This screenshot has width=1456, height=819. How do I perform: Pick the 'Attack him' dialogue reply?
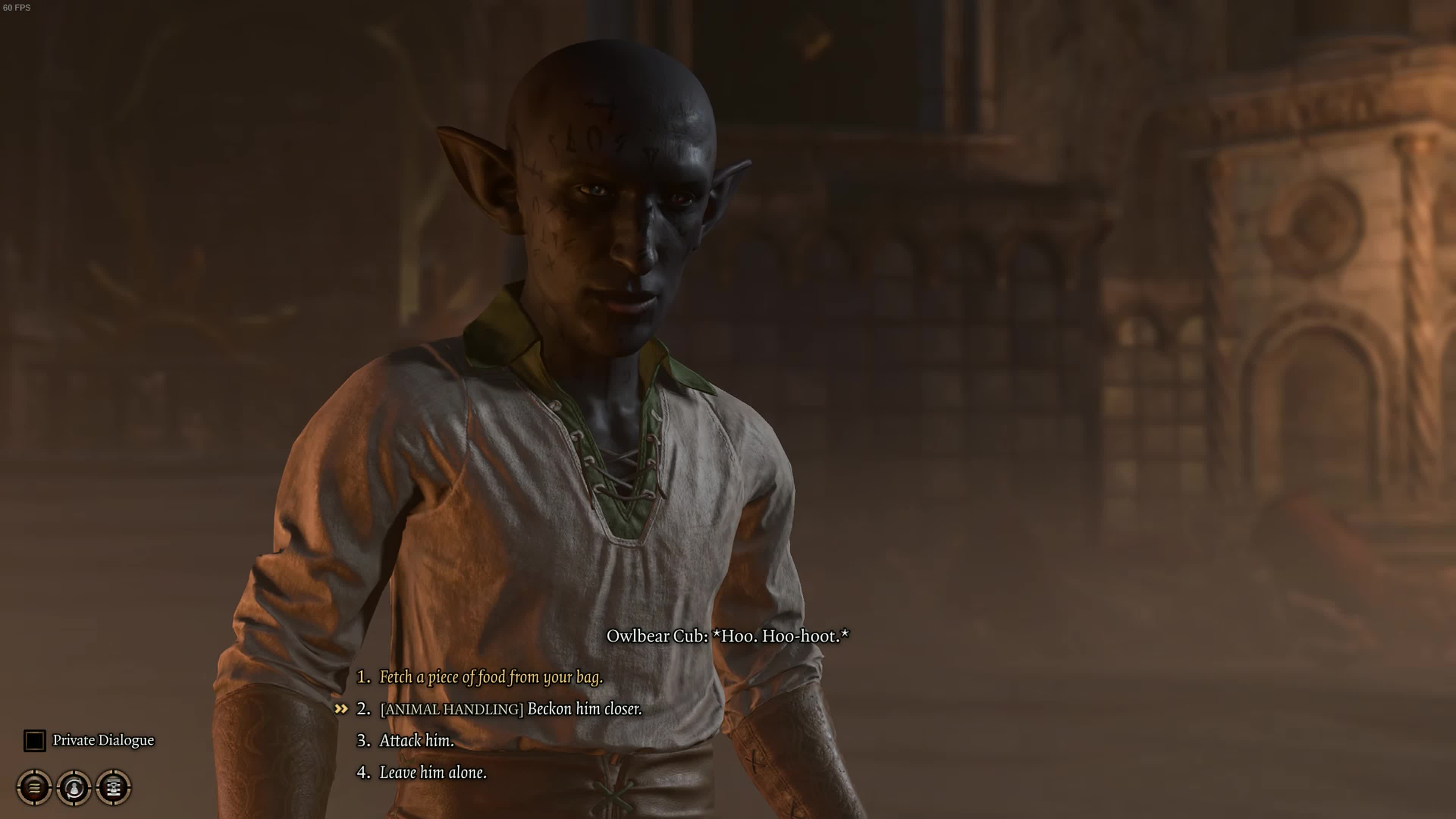(416, 741)
